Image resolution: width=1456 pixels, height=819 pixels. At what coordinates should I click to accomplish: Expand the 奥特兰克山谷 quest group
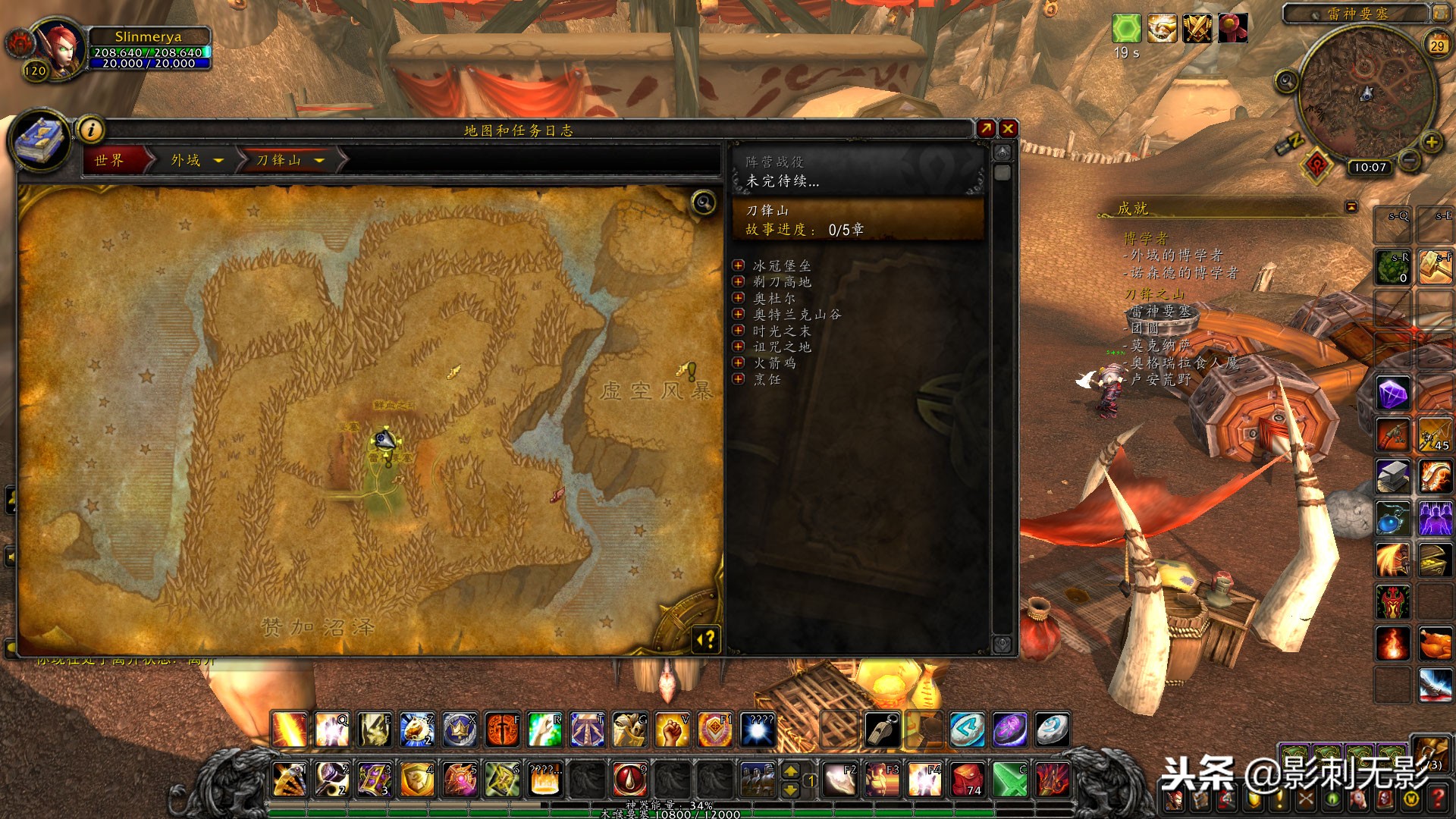[739, 314]
